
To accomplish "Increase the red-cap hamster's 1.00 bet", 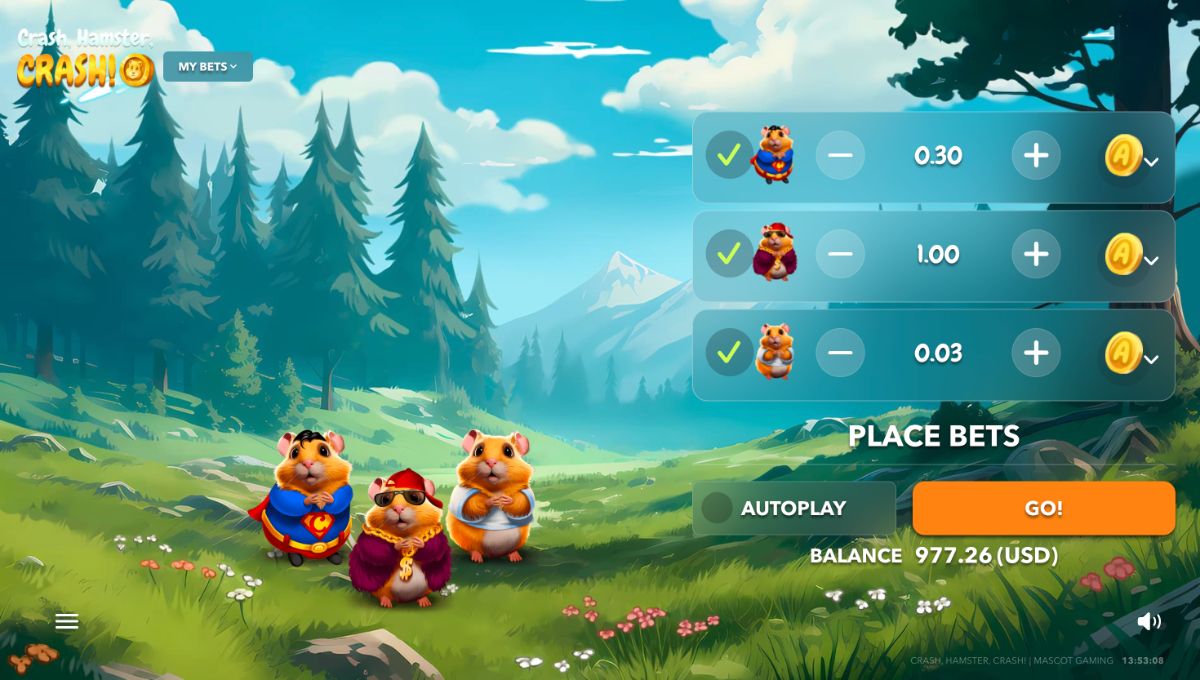I will [x=1036, y=254].
